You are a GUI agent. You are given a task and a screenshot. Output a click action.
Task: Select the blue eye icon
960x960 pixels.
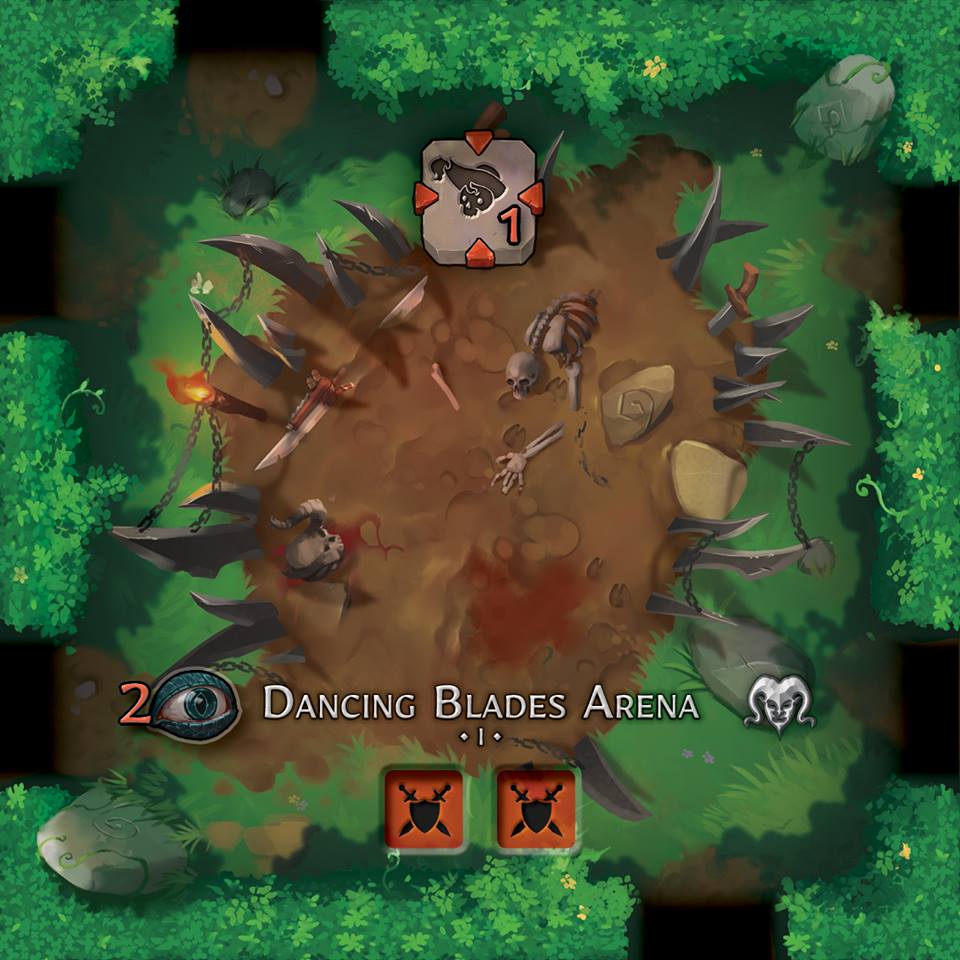(196, 703)
